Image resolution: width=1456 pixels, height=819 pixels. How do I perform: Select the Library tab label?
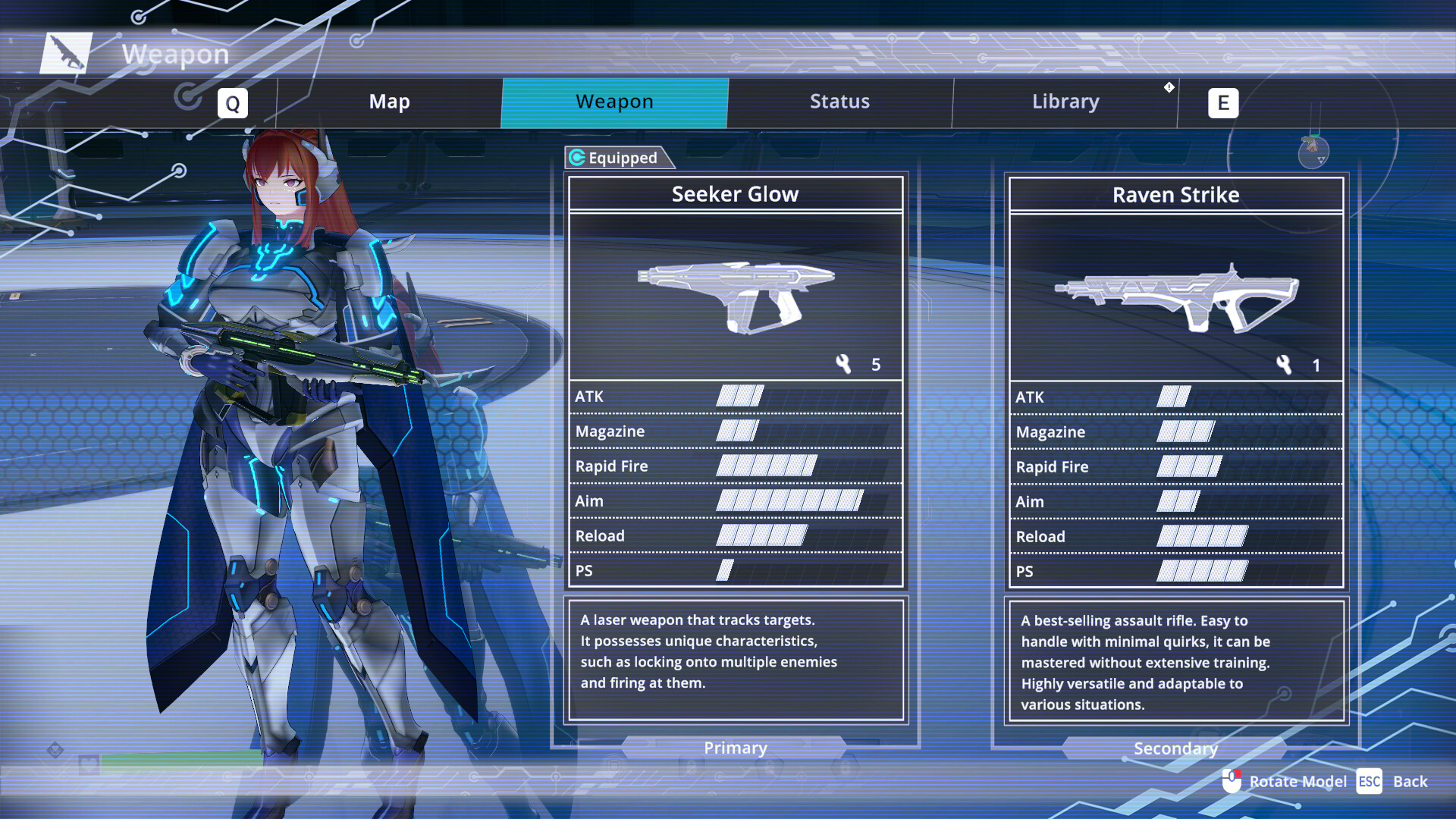(x=1065, y=101)
